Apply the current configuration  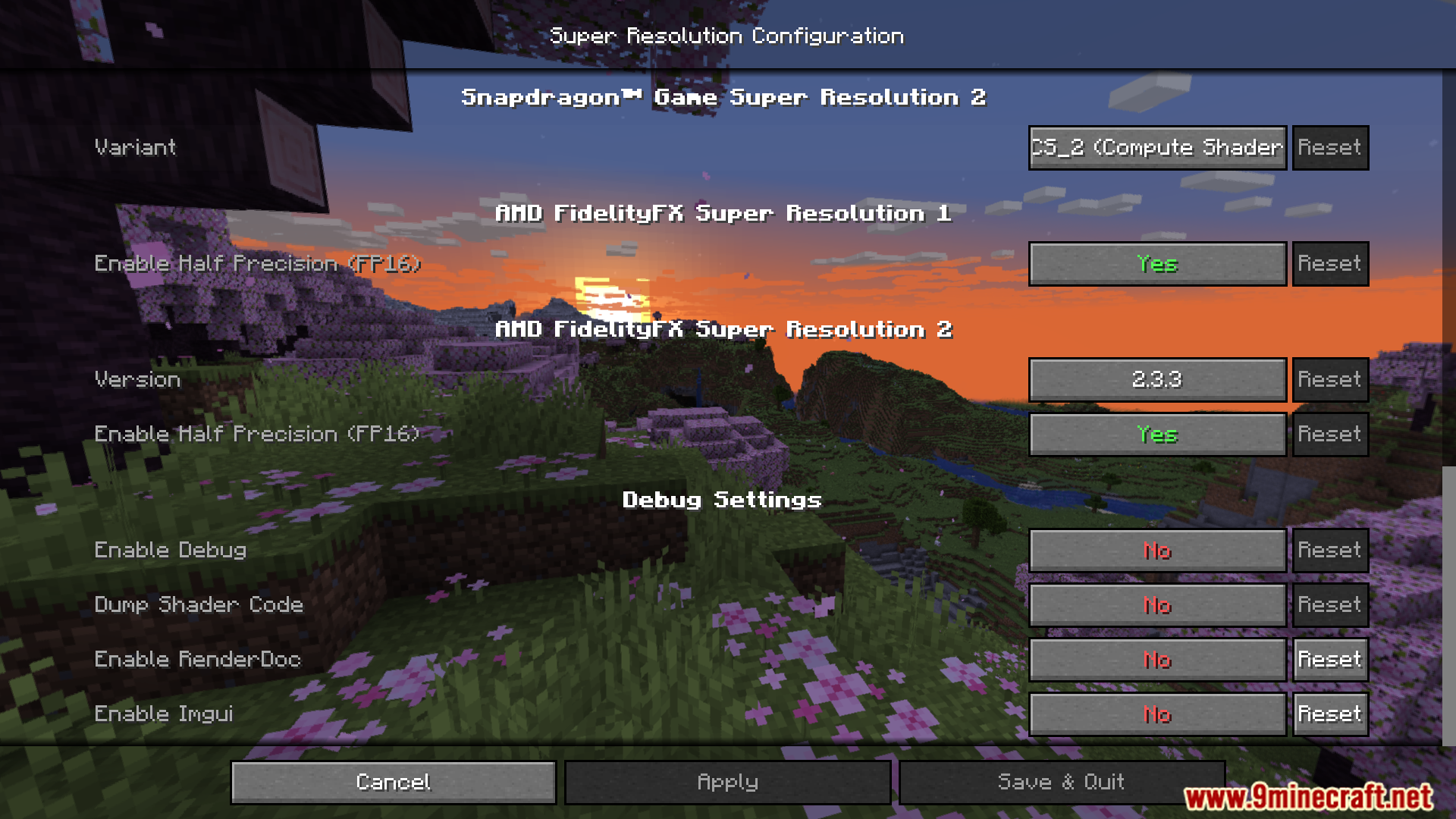pos(726,782)
